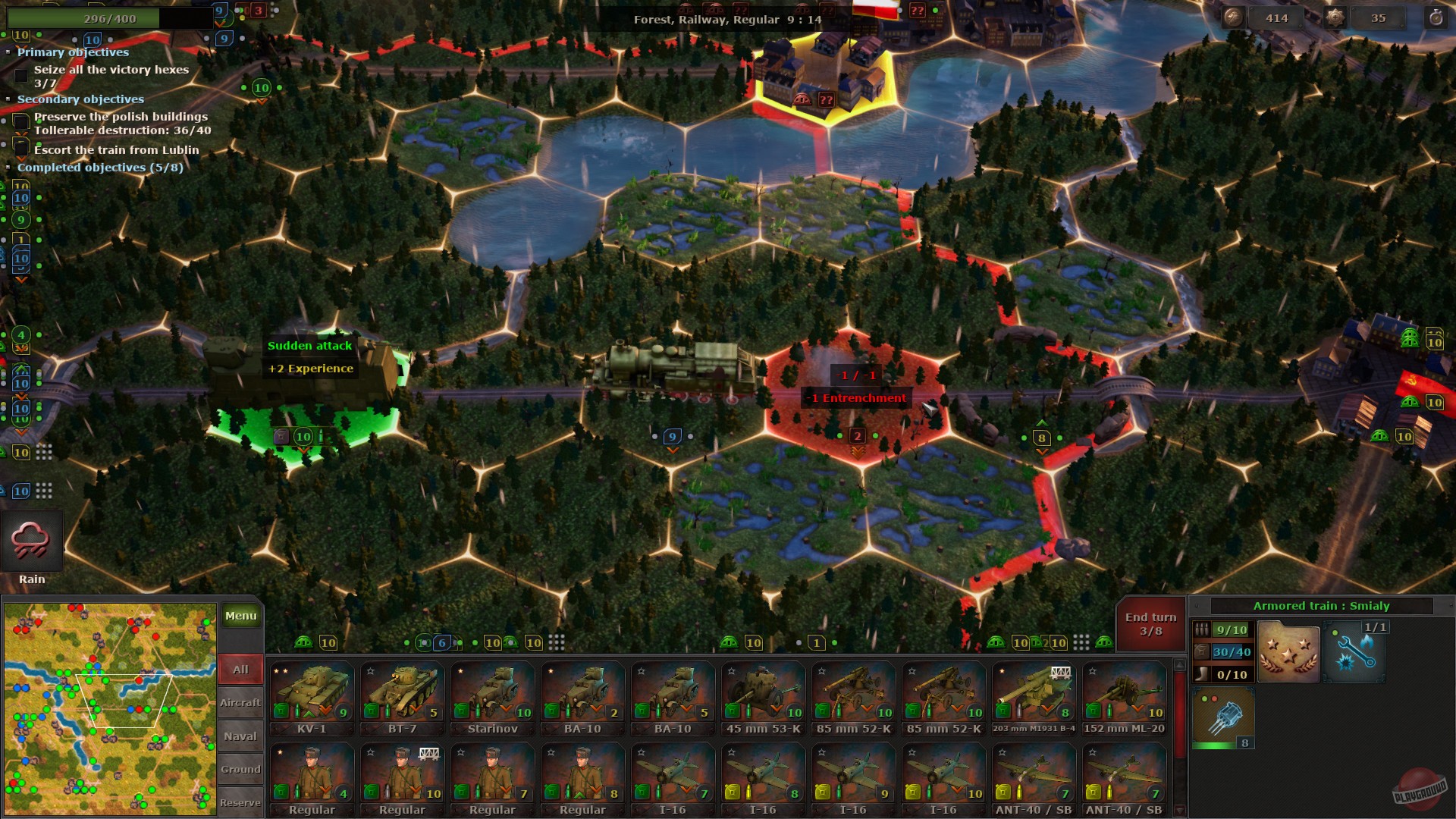Click the stopwatch timer icon top right
This screenshot has width=1456, height=819.
point(1436,17)
